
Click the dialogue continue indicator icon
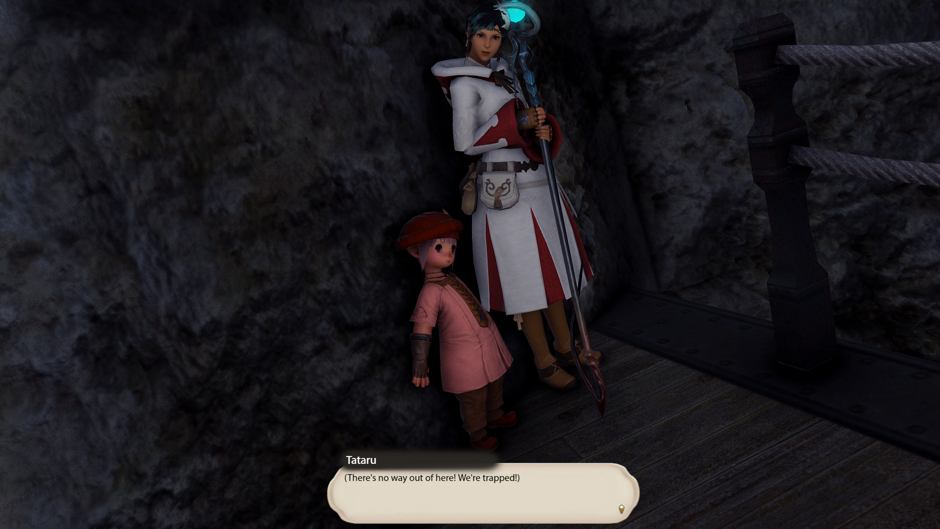tap(621, 510)
